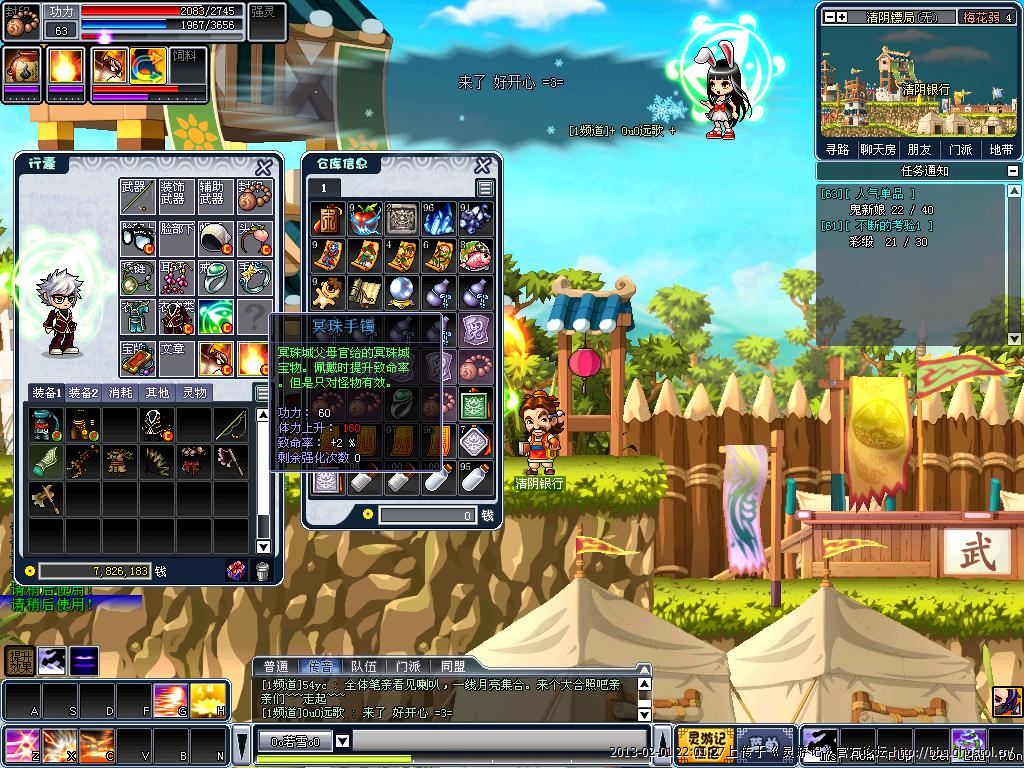
Task: Open the chat target dropdown arrow
Action: tap(342, 741)
